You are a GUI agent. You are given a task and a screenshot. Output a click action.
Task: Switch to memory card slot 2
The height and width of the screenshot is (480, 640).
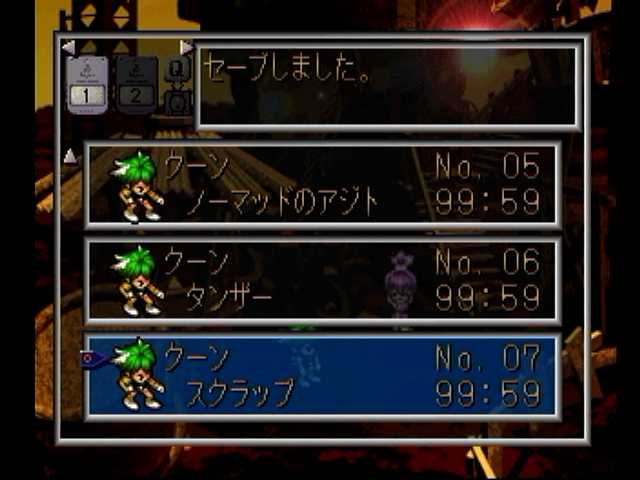(x=137, y=84)
